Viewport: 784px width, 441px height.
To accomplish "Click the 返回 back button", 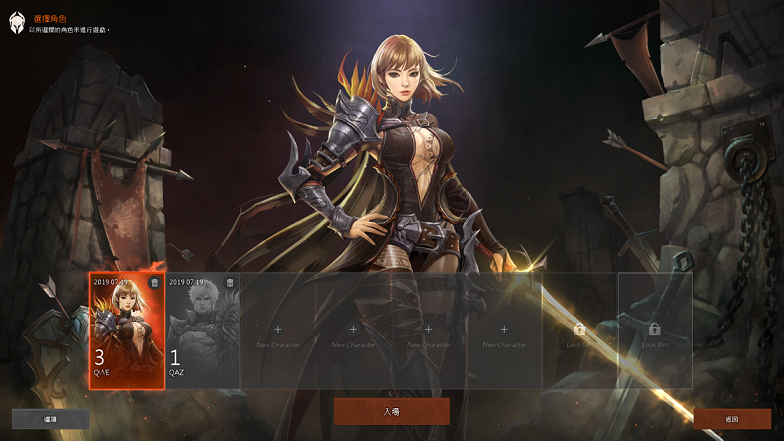I will click(x=732, y=419).
